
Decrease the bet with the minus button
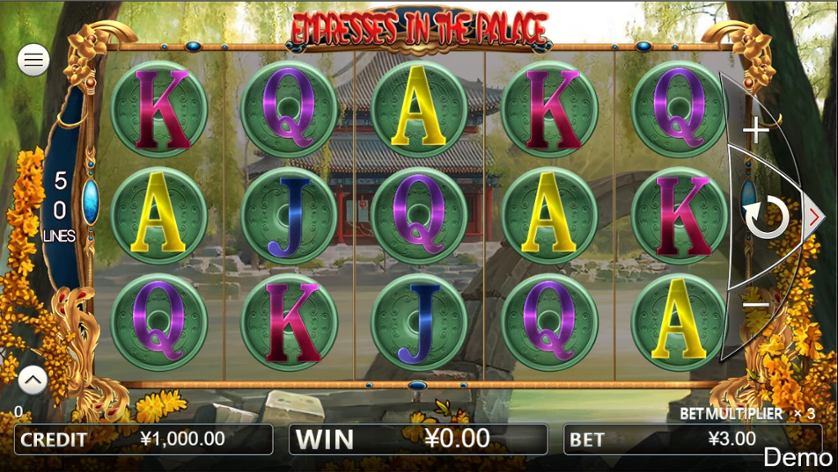coord(756,304)
